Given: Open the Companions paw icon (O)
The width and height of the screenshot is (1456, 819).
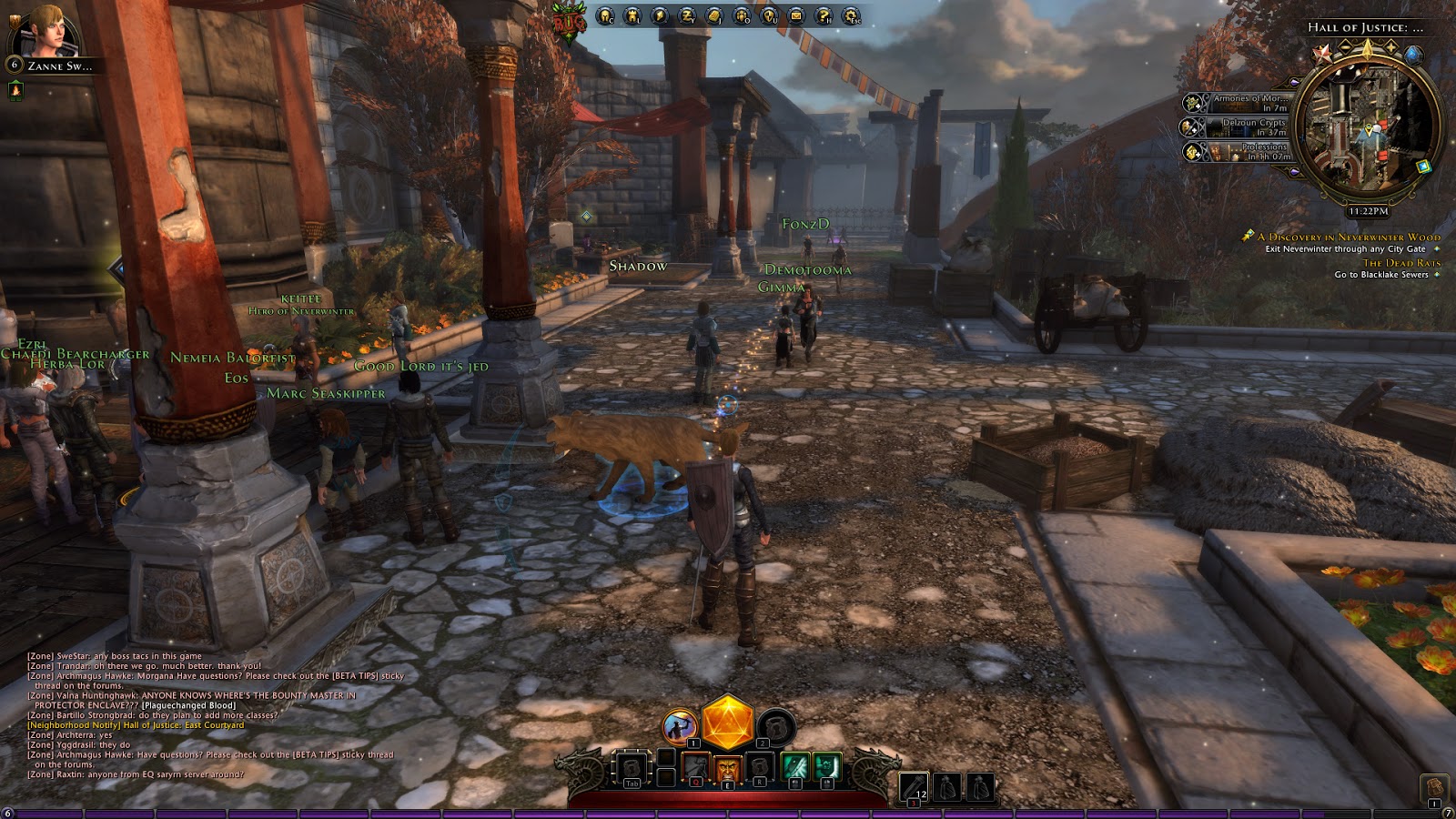Looking at the screenshot, I should [743, 16].
